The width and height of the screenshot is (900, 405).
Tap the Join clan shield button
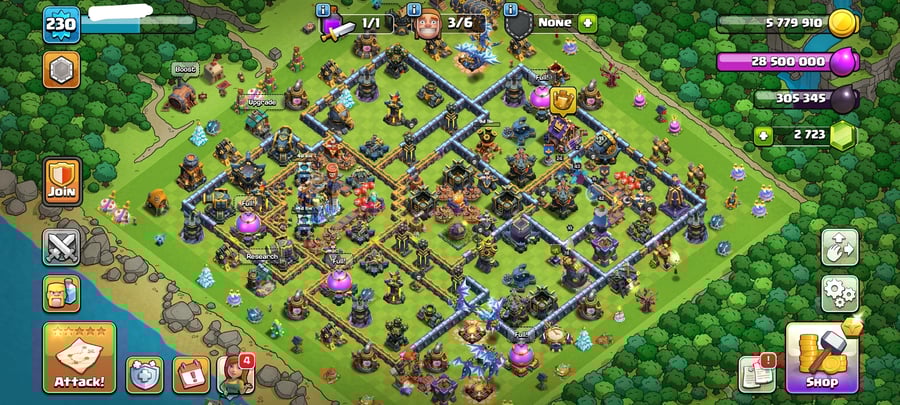(62, 181)
